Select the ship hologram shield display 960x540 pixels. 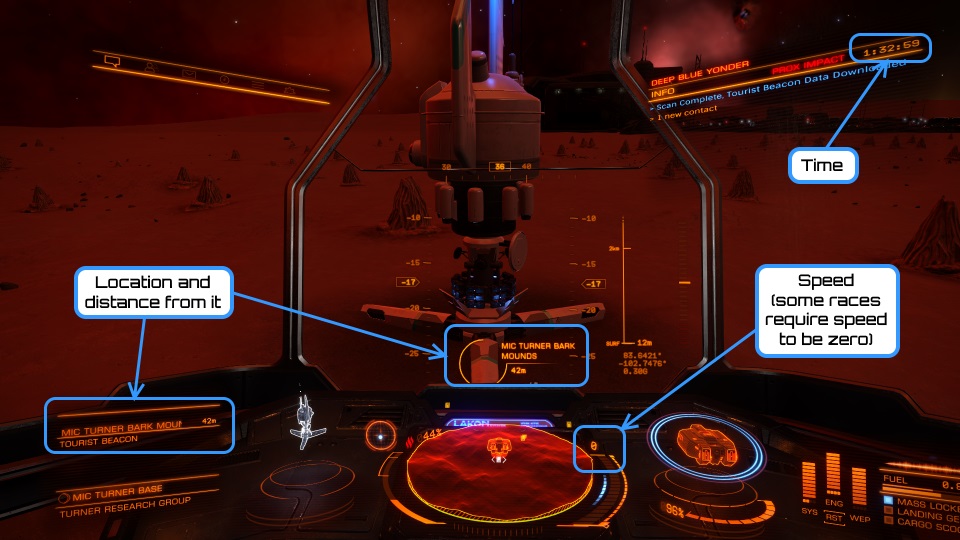point(704,446)
